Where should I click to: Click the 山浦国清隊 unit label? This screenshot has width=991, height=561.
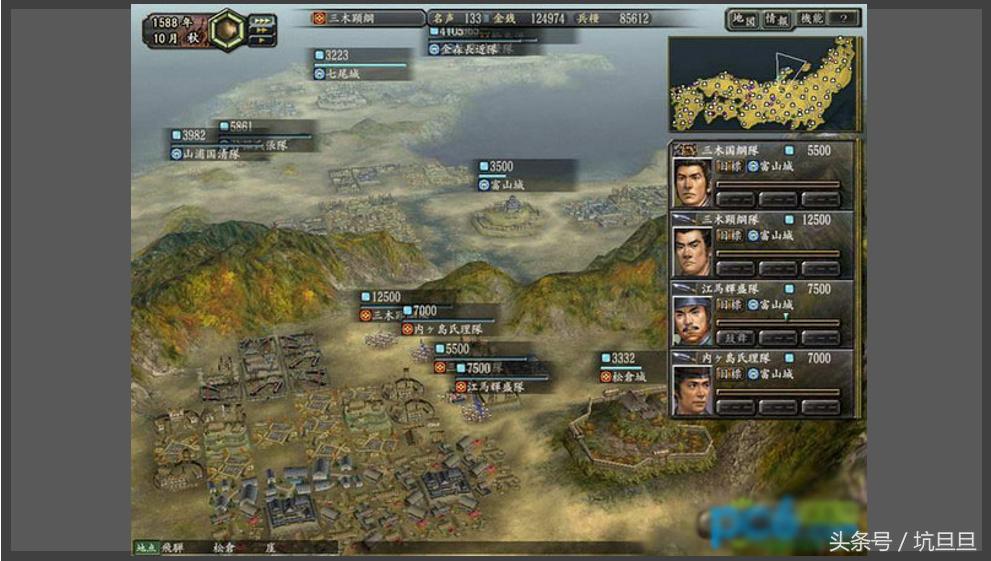211,154
